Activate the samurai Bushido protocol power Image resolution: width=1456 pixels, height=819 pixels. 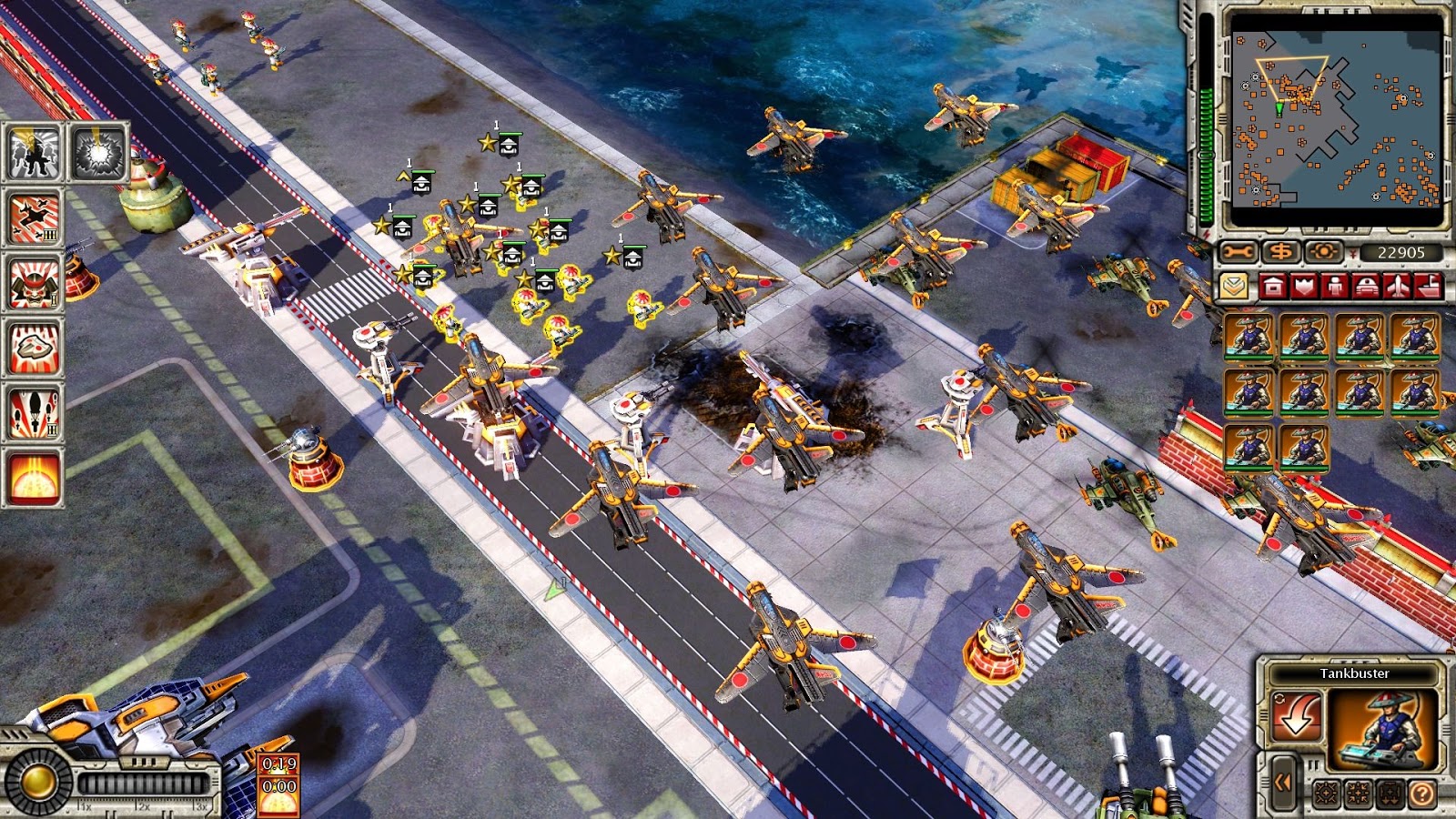(x=30, y=282)
